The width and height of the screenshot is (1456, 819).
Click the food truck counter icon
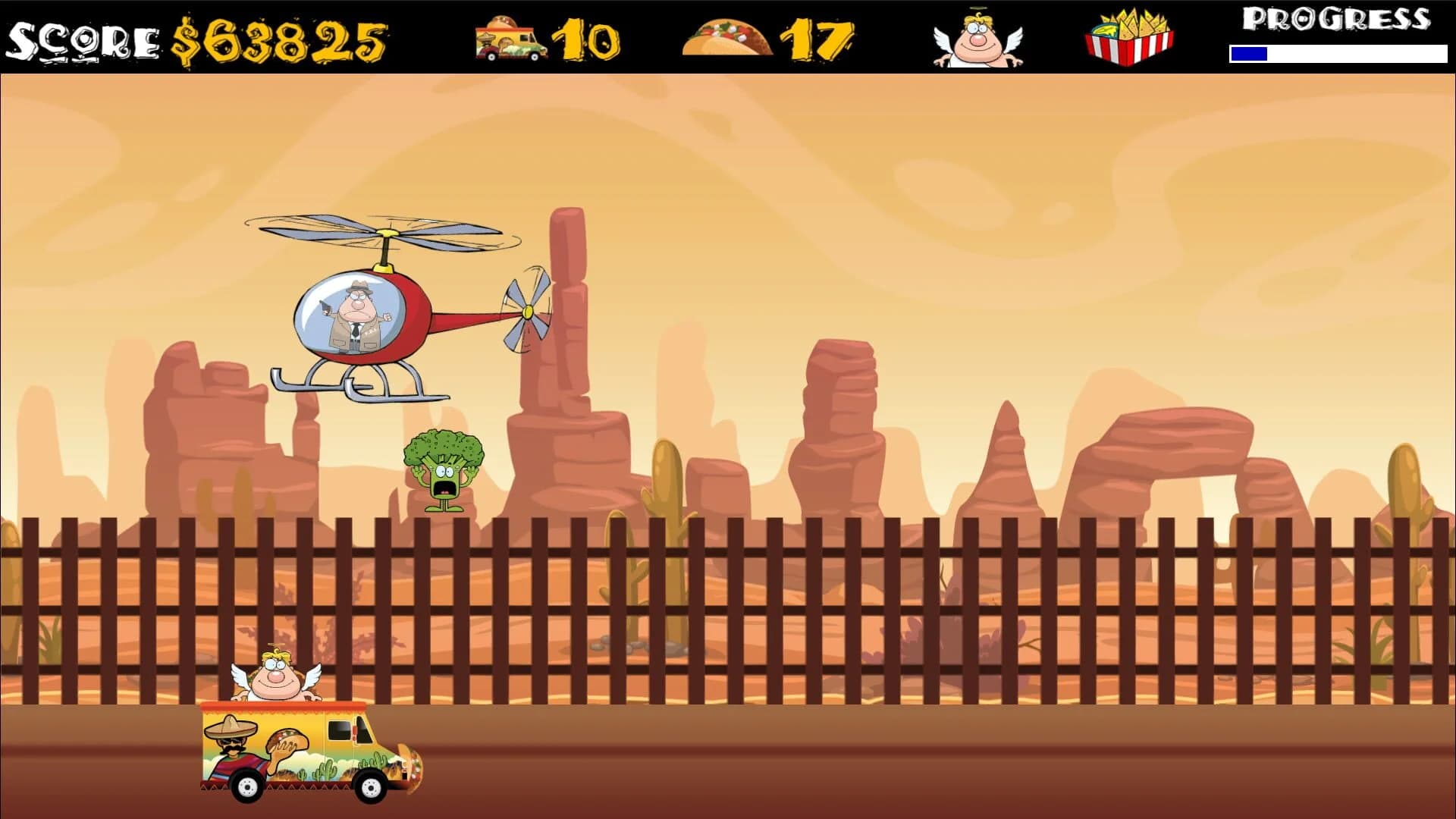click(510, 36)
